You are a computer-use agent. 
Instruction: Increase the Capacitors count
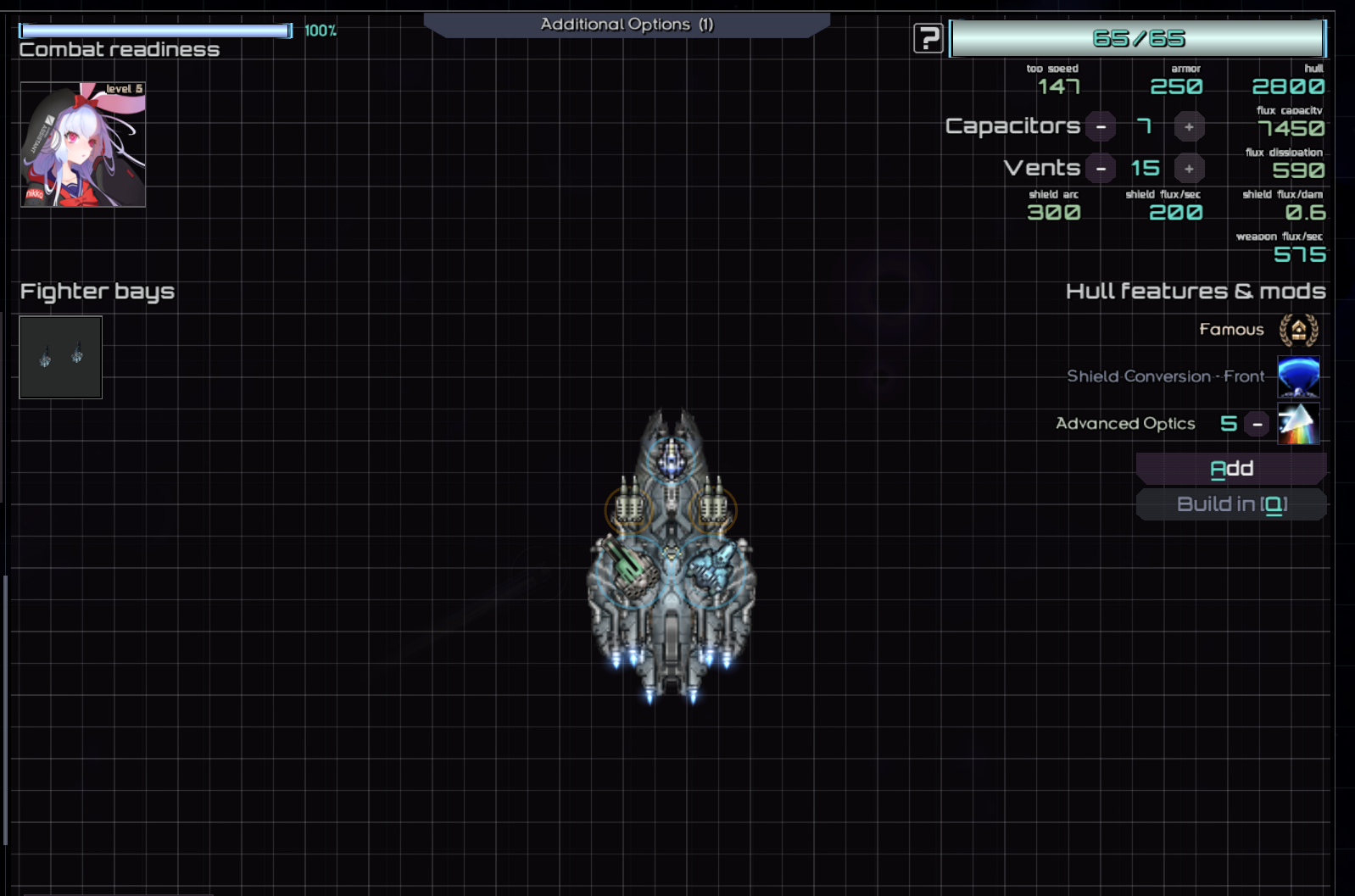1189,127
